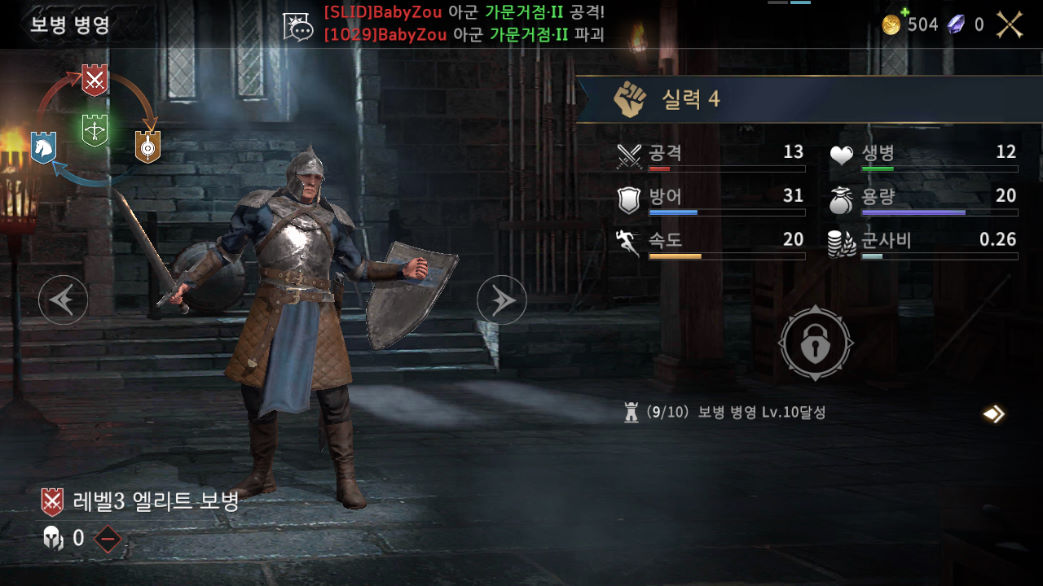The height and width of the screenshot is (586, 1043).
Task: Show the previous soldier with left arrow
Action: click(x=63, y=299)
